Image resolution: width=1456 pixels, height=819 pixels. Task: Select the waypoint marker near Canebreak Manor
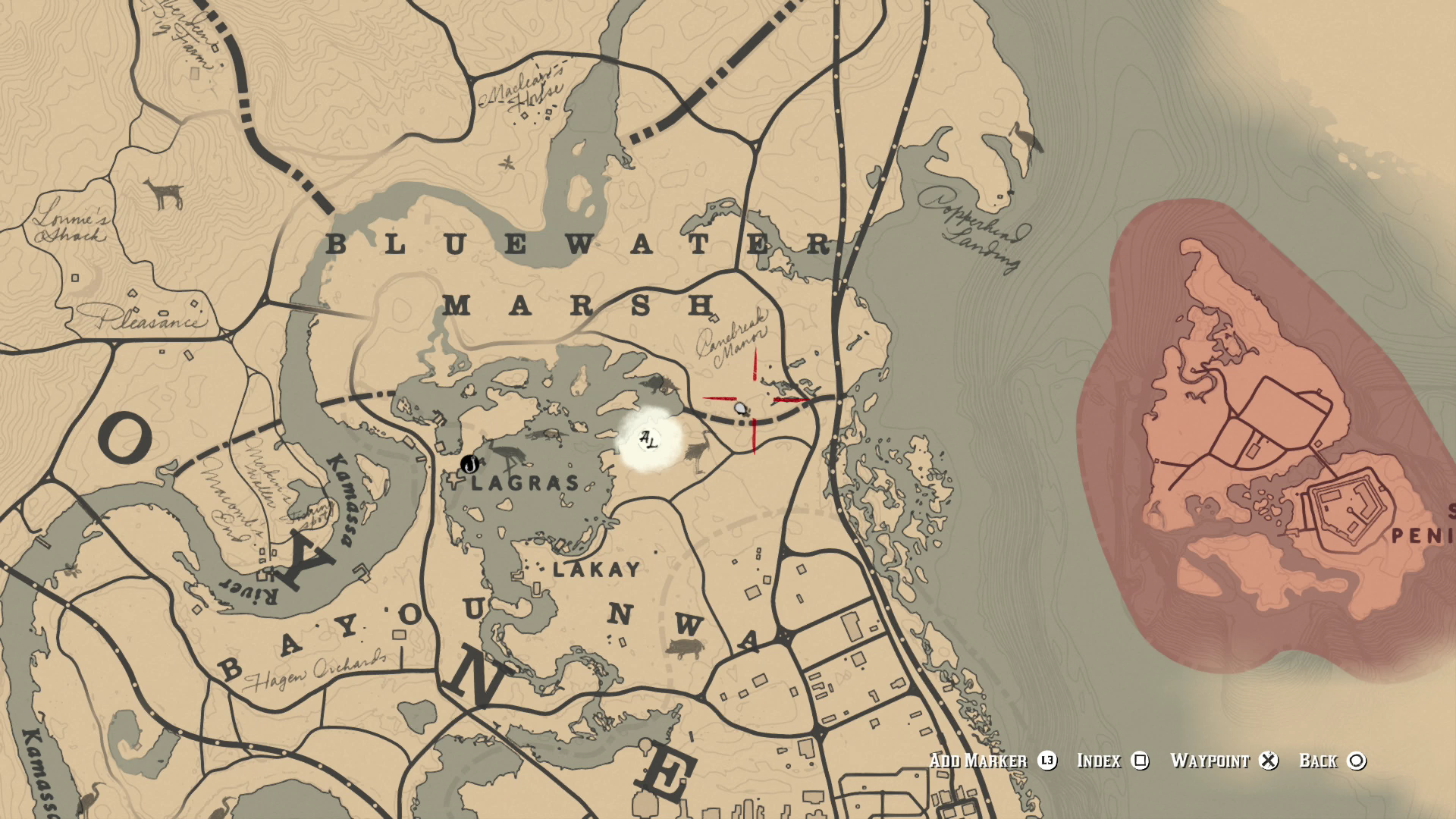[x=740, y=409]
